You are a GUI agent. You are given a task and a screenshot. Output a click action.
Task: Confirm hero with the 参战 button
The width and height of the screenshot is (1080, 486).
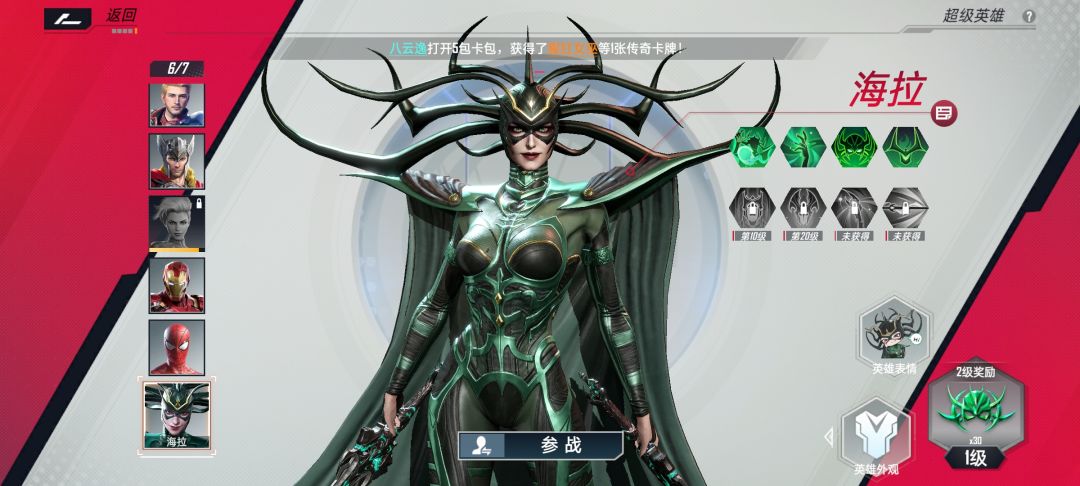[541, 445]
